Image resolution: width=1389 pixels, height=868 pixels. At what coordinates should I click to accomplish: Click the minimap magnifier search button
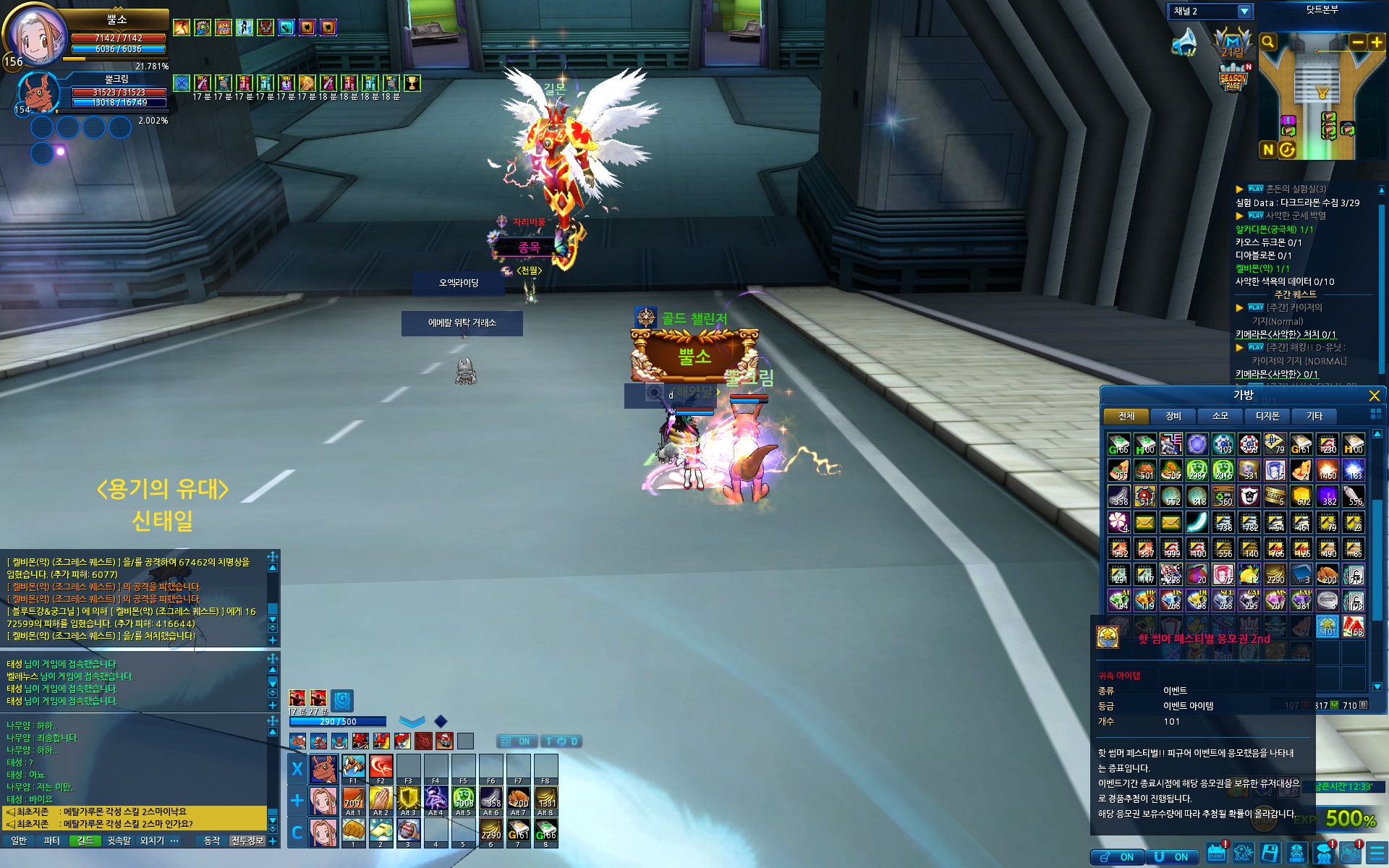(1268, 42)
